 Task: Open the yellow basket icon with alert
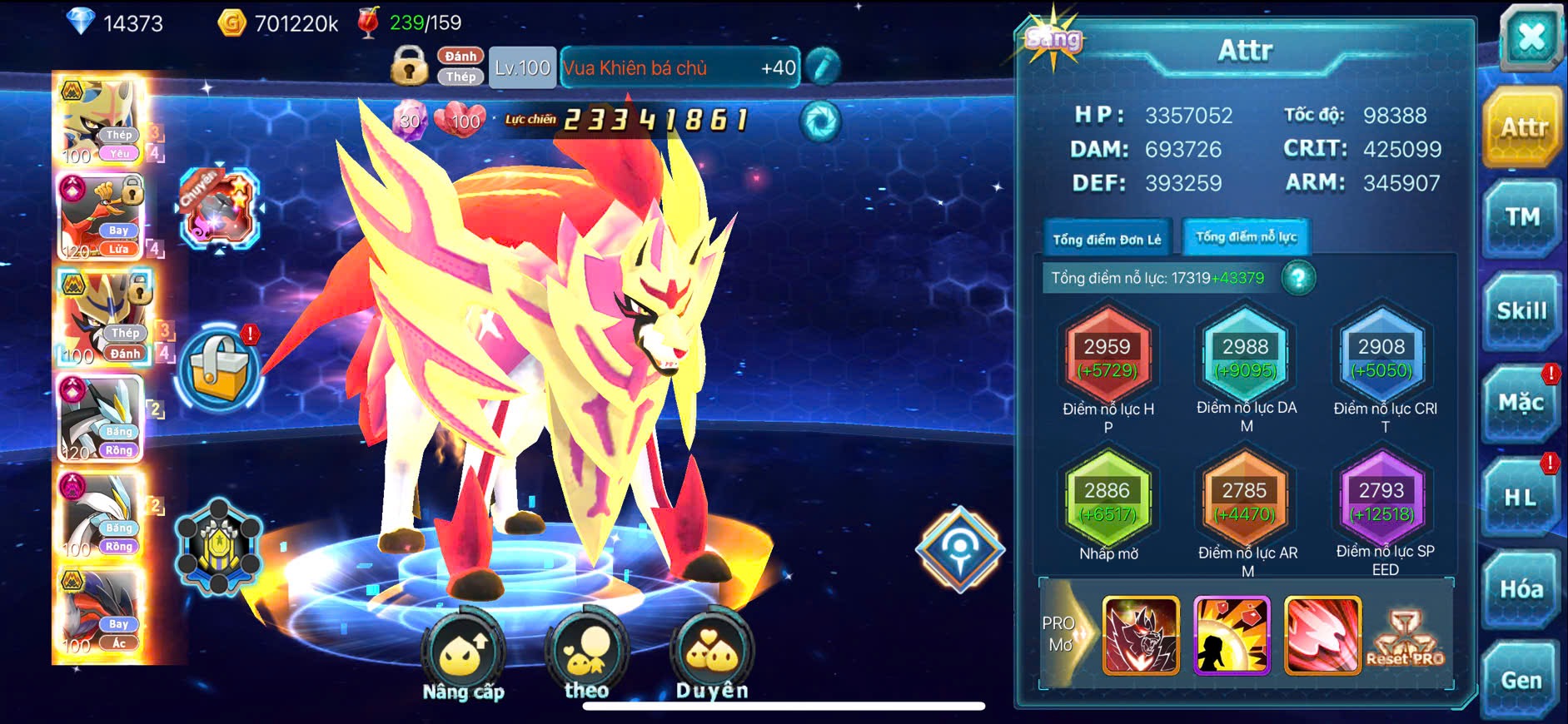pos(220,370)
